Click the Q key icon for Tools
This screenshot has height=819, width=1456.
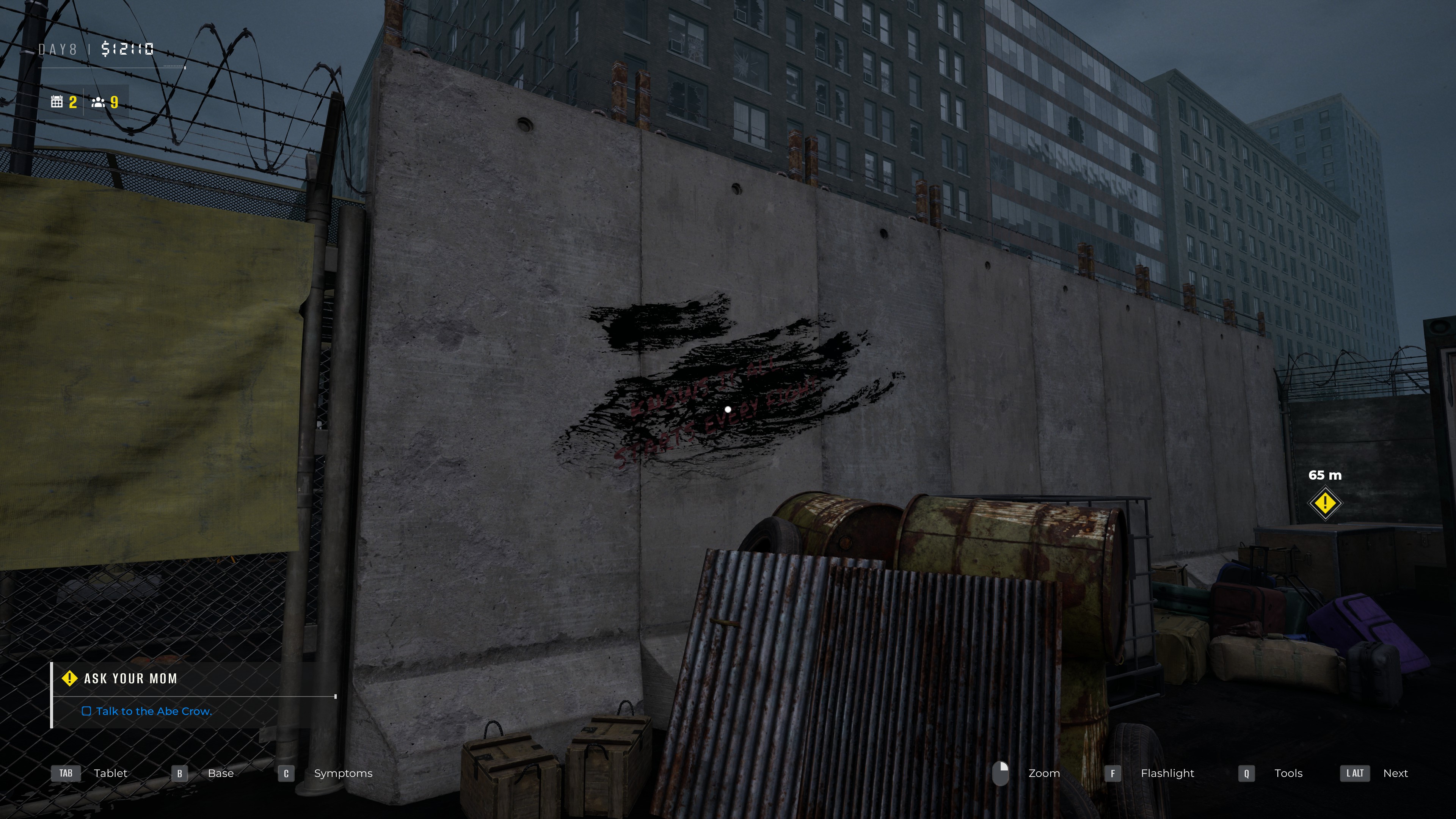point(1245,773)
